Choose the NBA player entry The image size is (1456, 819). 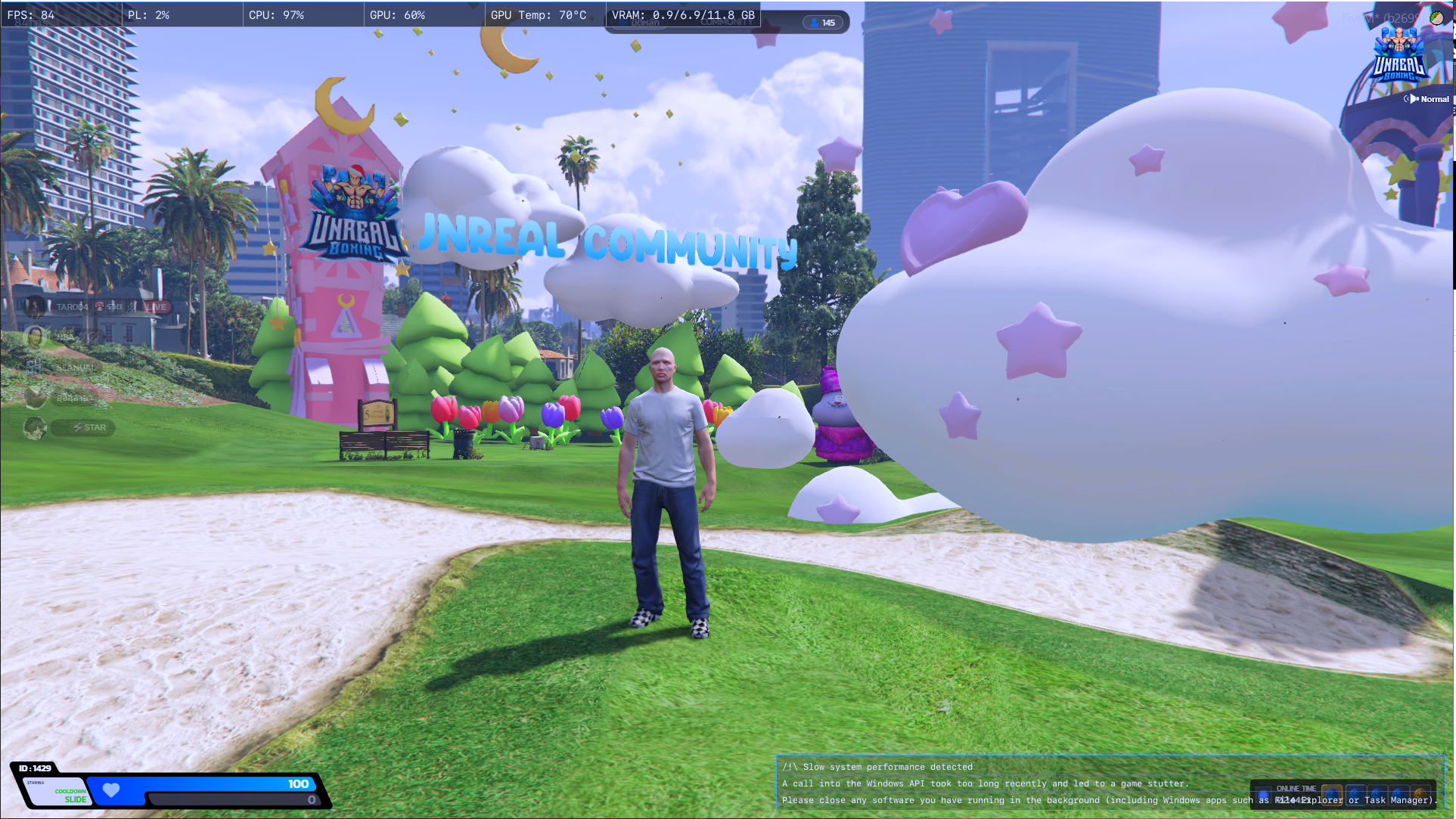[65, 337]
